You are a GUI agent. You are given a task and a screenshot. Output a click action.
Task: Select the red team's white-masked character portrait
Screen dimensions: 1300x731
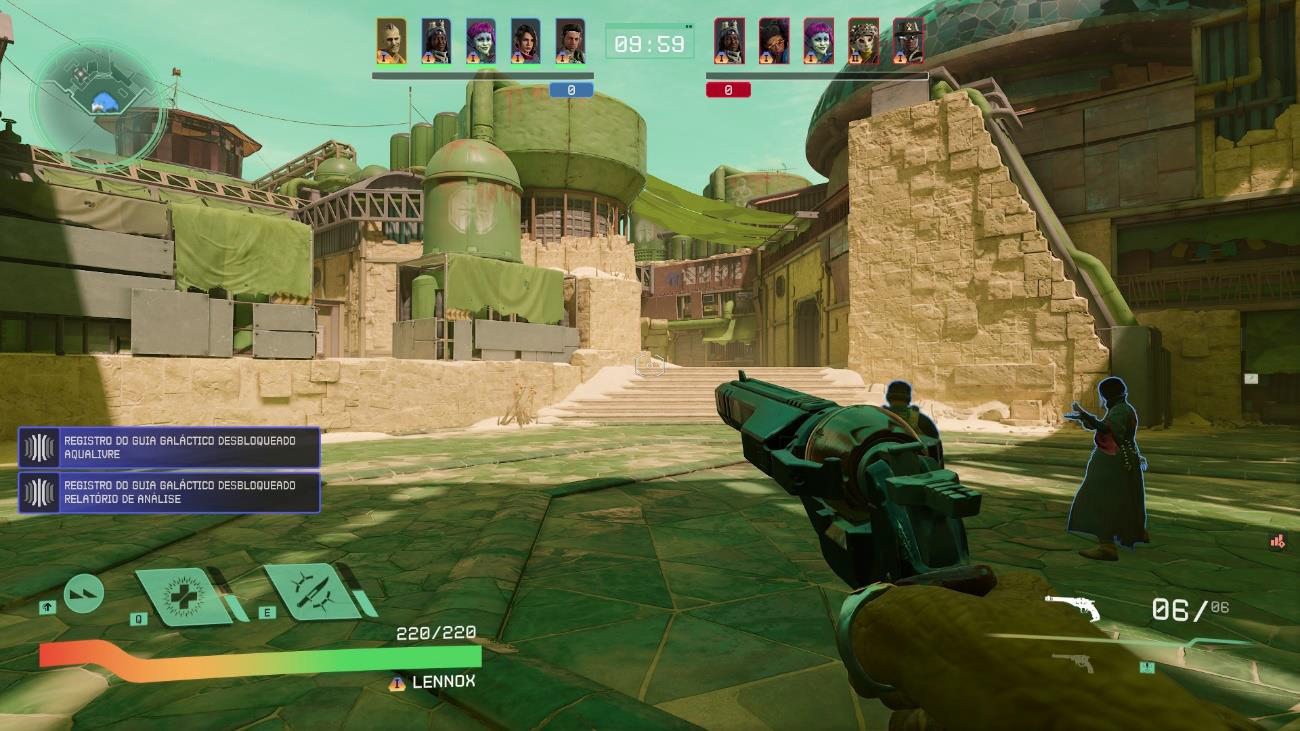(x=863, y=42)
